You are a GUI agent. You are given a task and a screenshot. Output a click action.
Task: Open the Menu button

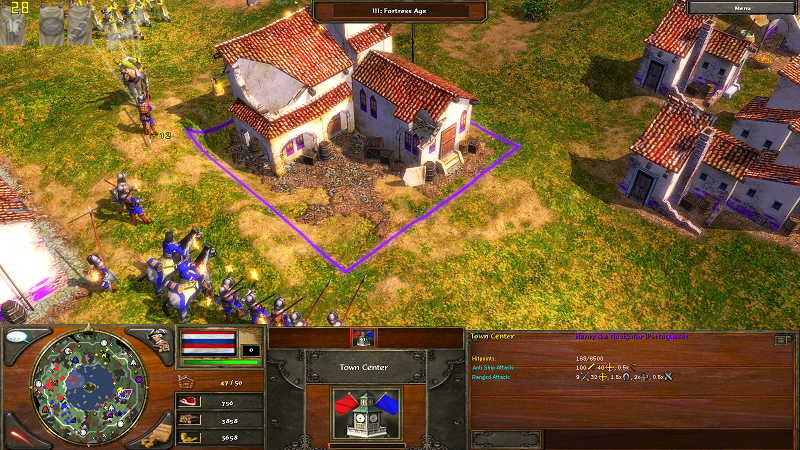point(742,7)
